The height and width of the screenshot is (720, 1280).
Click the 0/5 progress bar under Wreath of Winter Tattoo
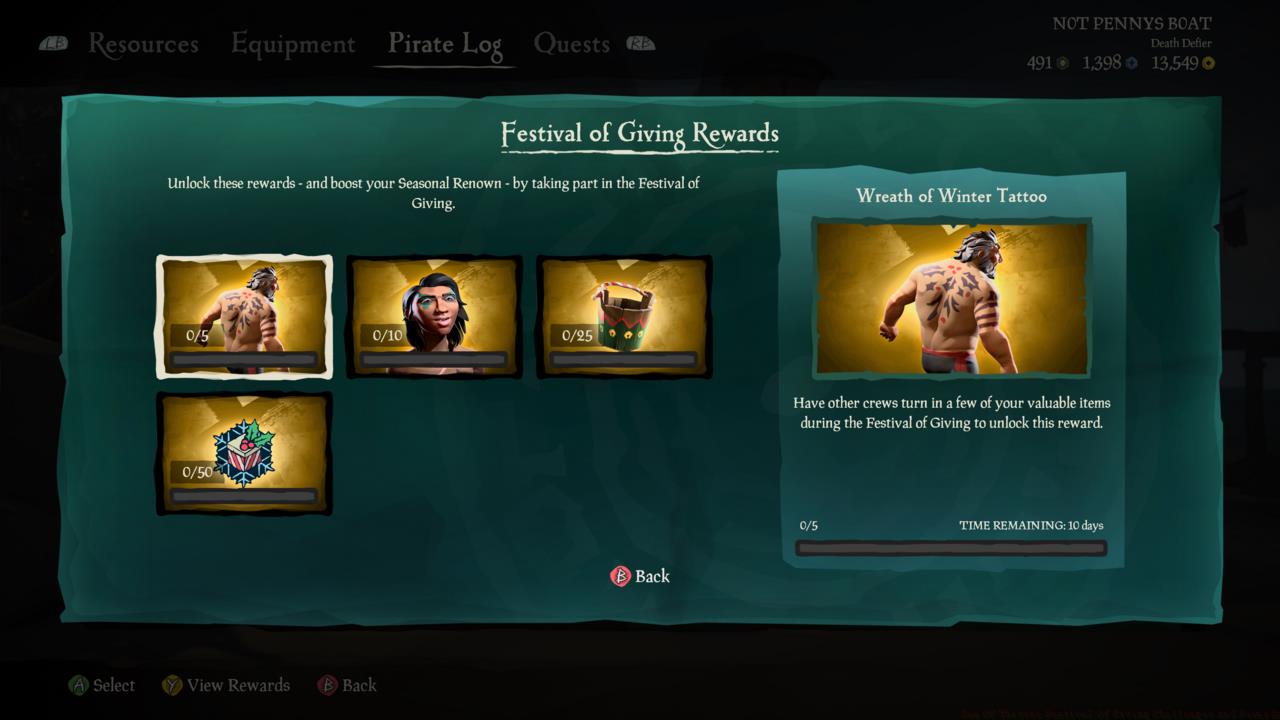(950, 548)
